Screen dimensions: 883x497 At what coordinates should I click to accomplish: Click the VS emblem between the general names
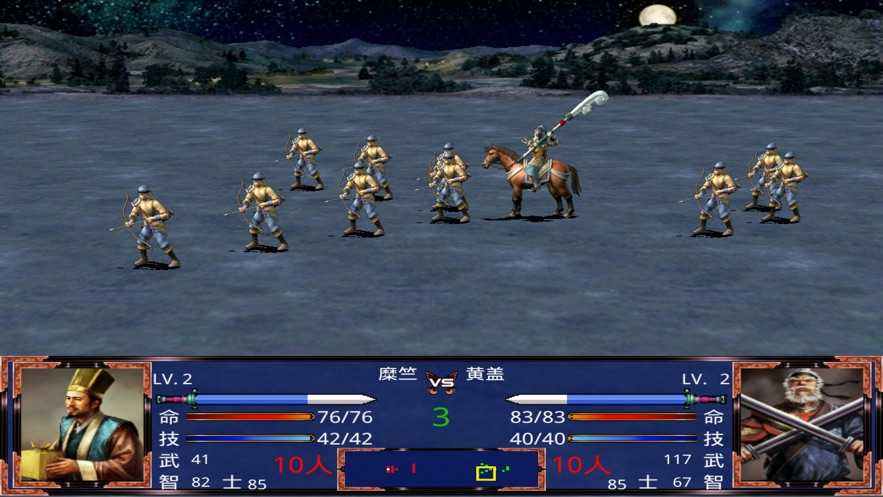(441, 380)
